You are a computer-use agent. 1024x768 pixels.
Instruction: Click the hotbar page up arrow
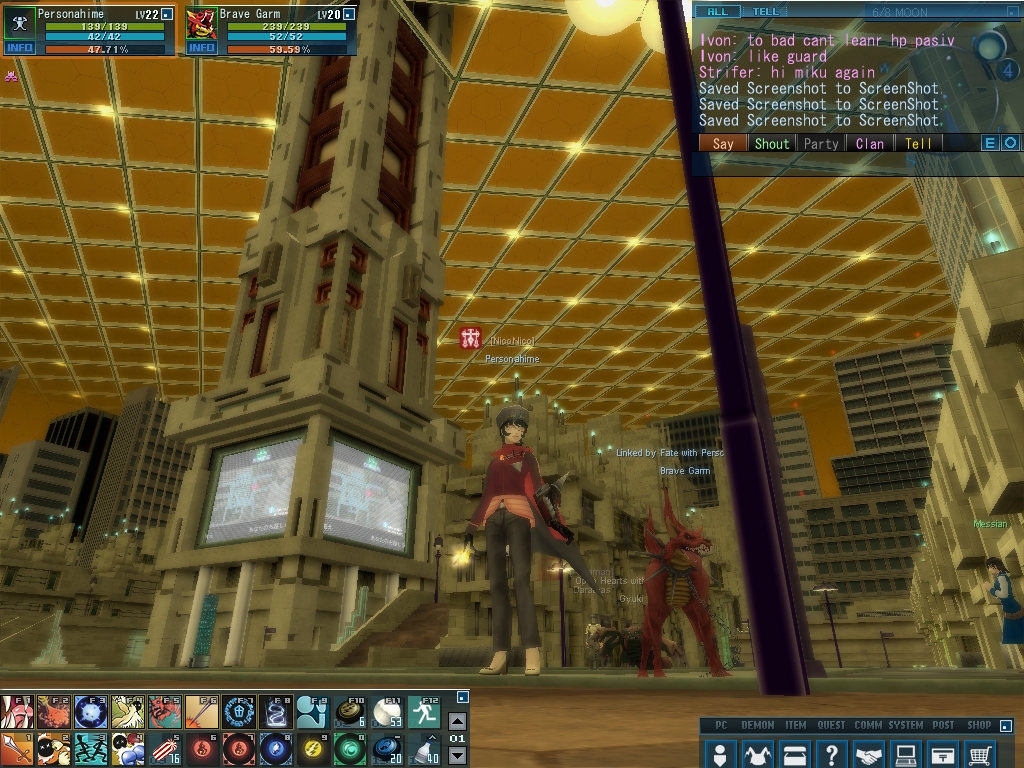tap(457, 722)
